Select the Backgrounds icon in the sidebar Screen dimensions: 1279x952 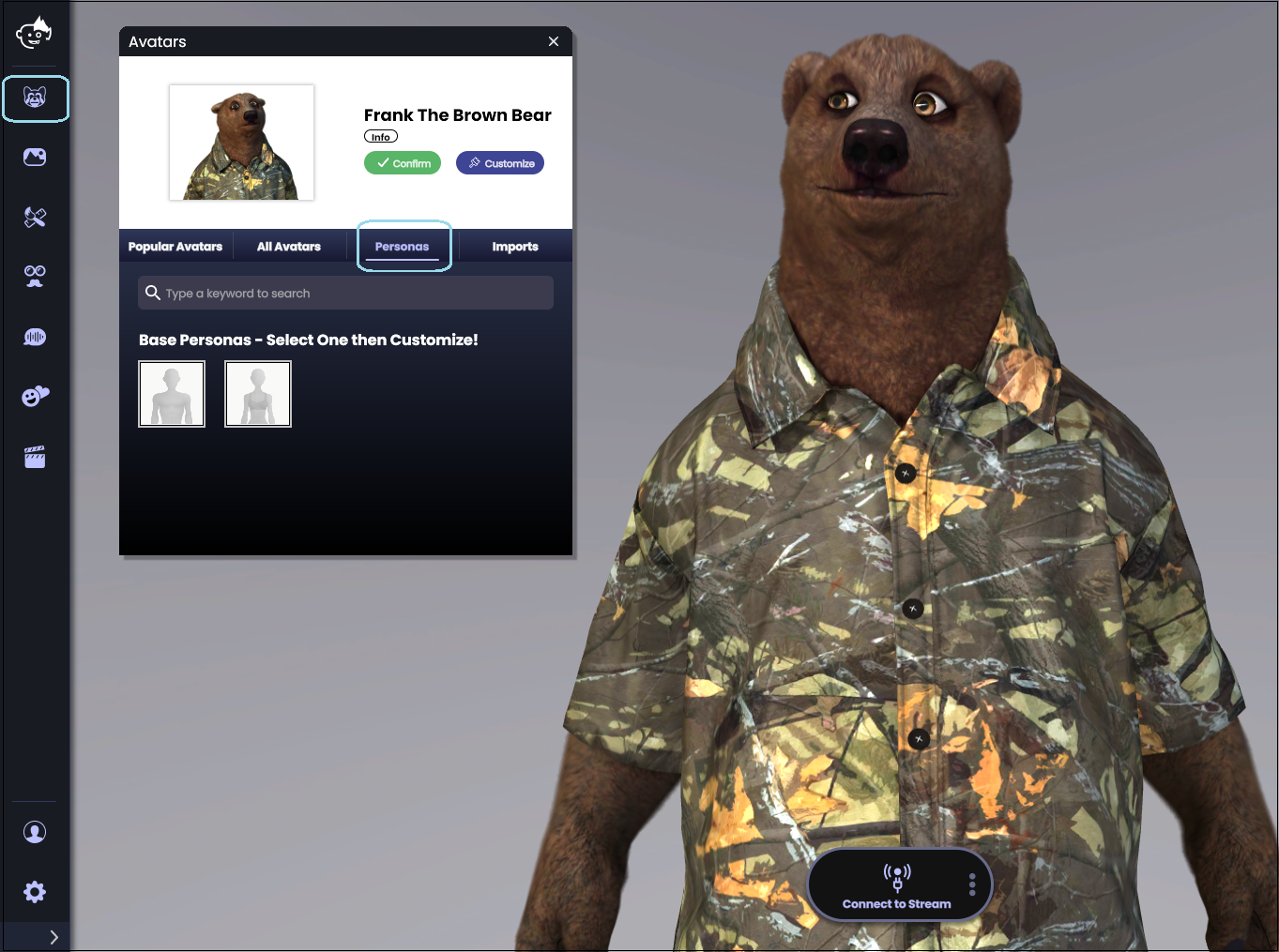[35, 157]
